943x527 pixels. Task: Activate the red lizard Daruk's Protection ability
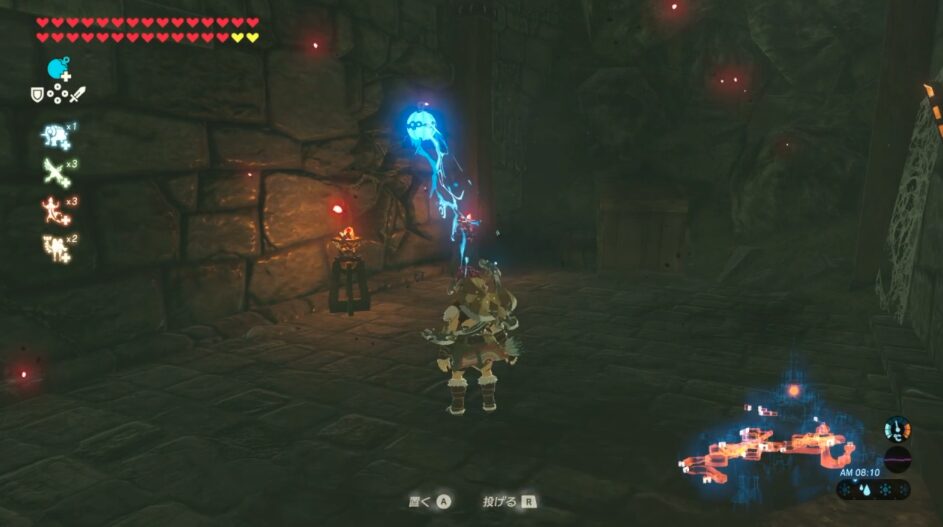tap(54, 209)
